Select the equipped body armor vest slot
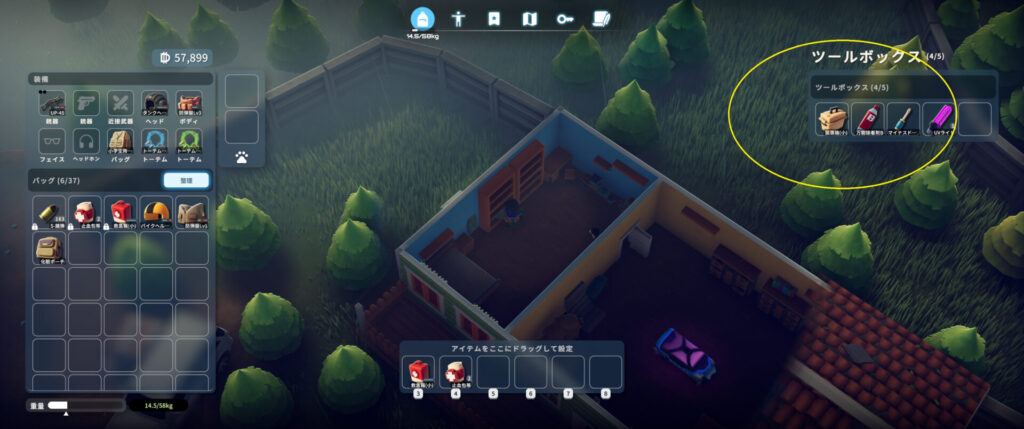Viewport: 1024px width, 429px height. click(189, 105)
